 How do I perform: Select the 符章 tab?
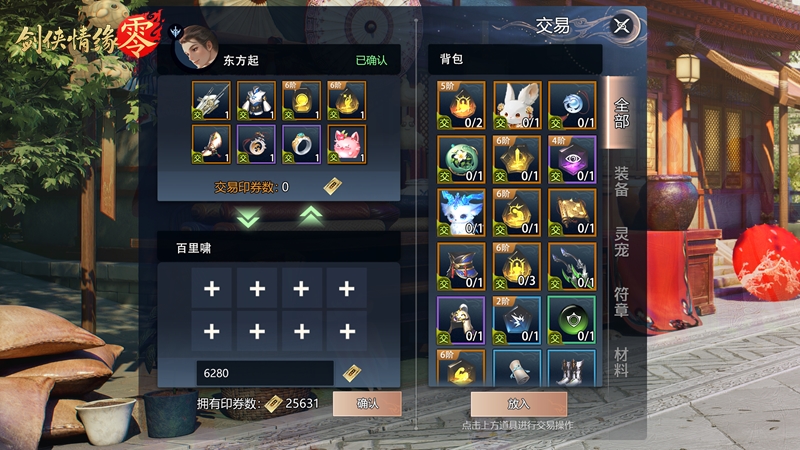point(621,303)
